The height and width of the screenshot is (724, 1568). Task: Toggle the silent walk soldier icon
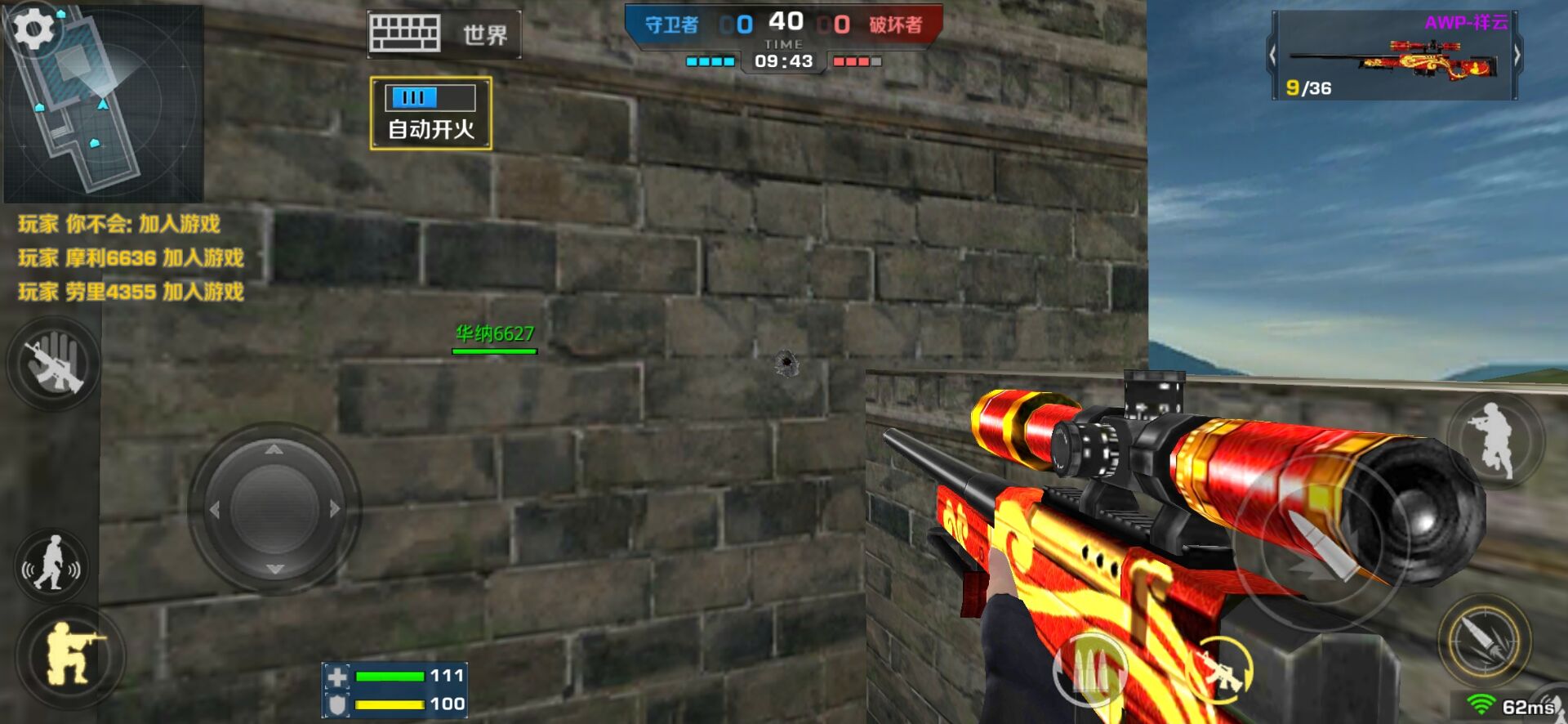point(52,564)
